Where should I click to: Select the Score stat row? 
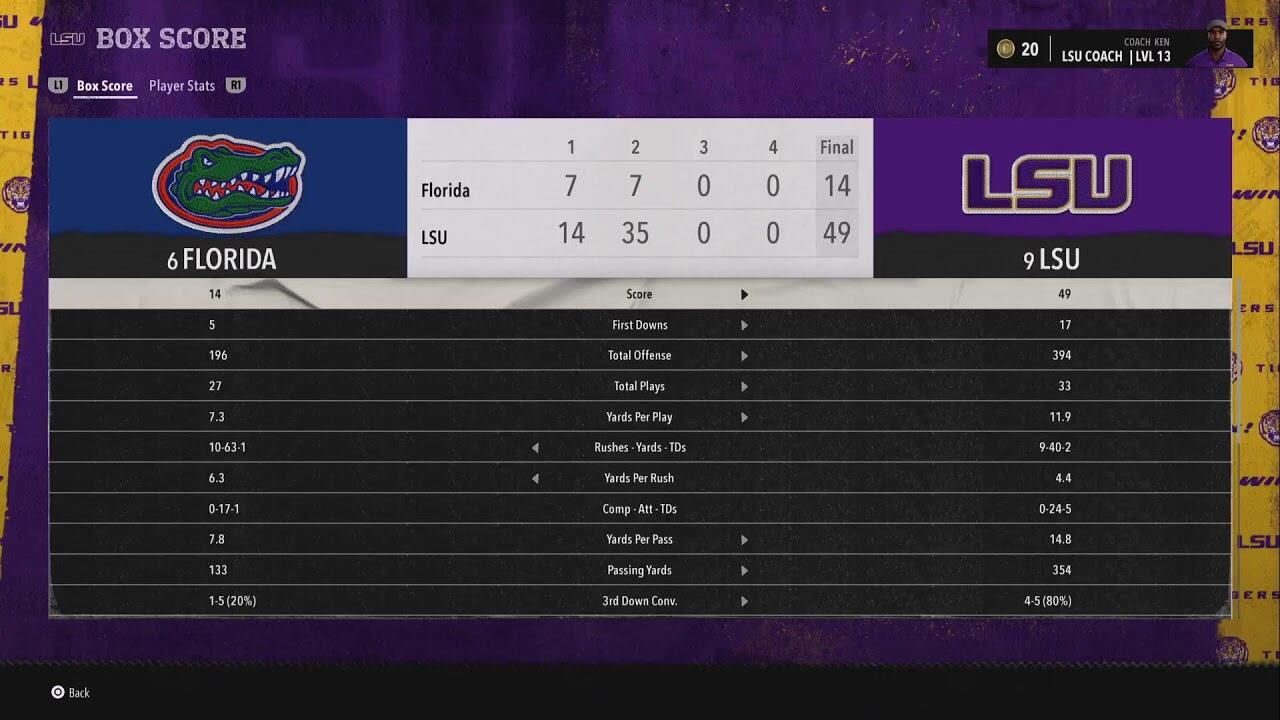tap(639, 294)
